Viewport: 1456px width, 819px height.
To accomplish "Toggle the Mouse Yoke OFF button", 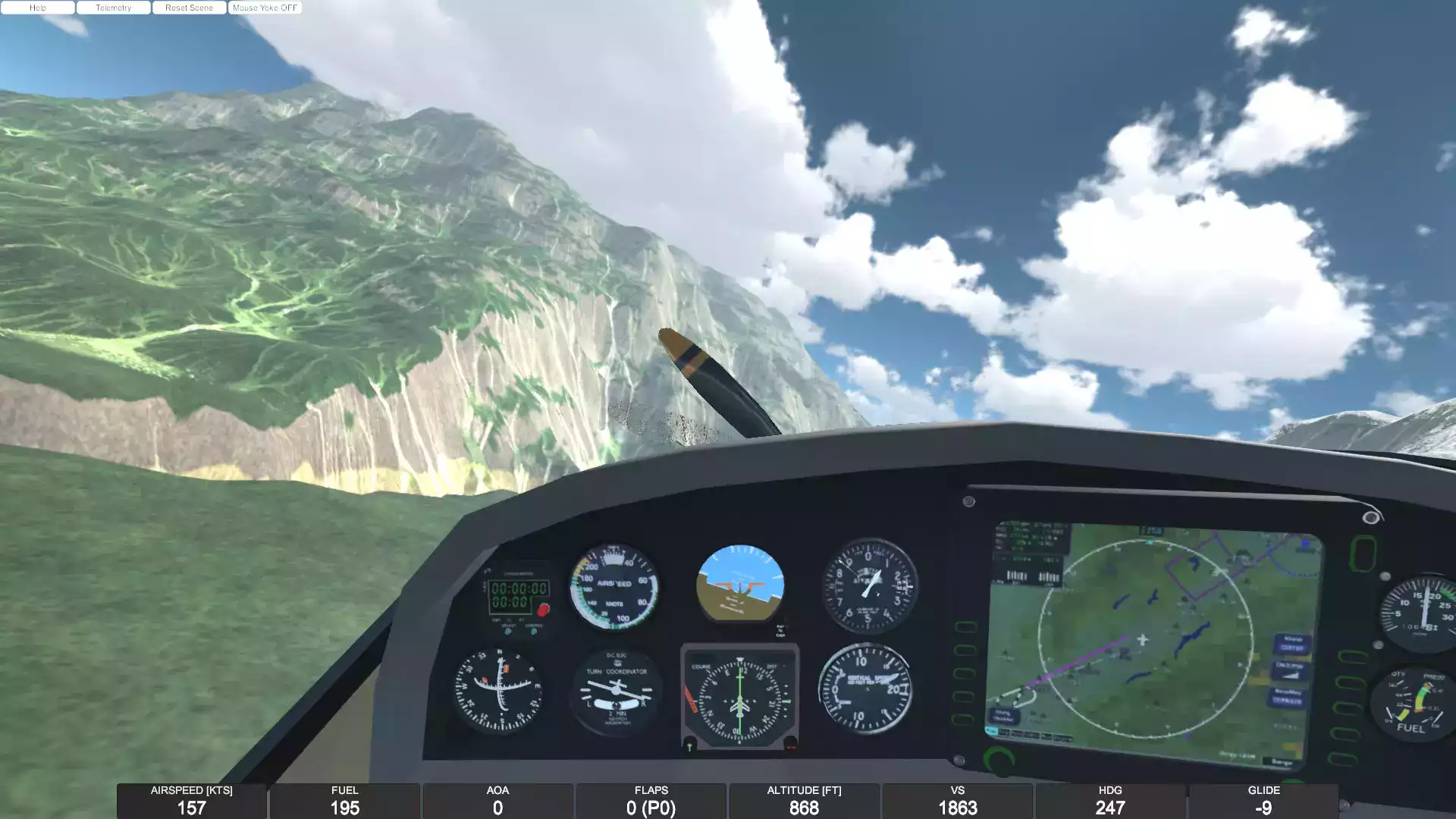I will point(265,8).
